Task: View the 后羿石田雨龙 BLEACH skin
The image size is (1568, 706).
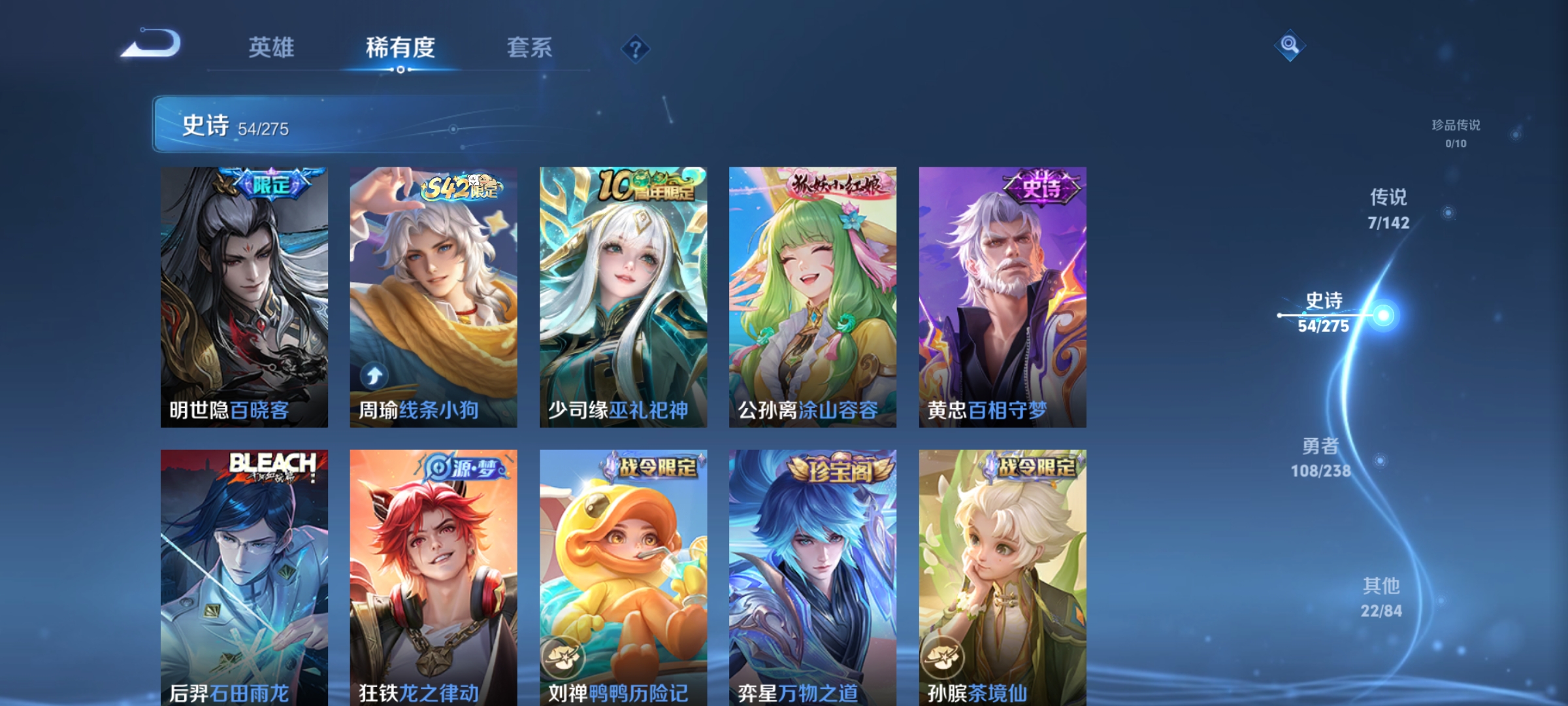Action: (244, 575)
